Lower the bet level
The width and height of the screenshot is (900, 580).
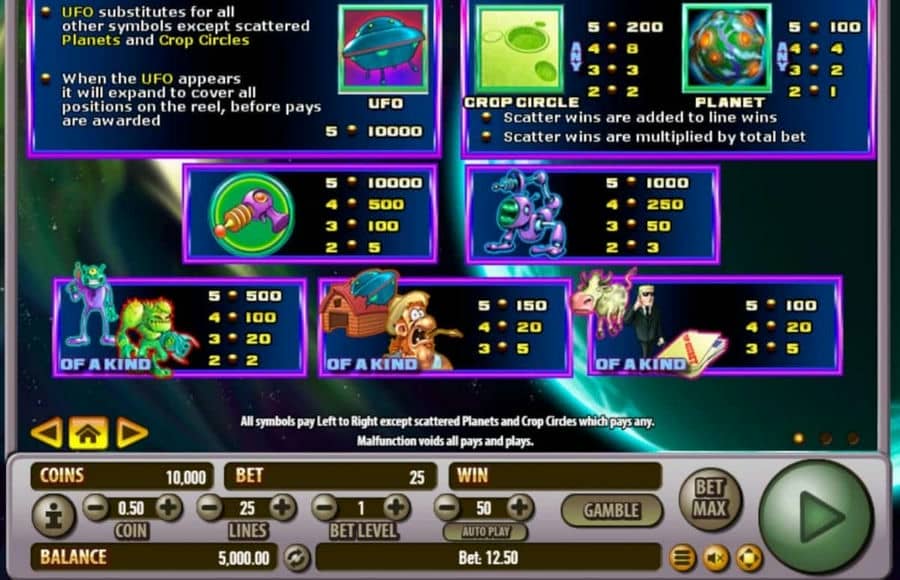click(324, 507)
